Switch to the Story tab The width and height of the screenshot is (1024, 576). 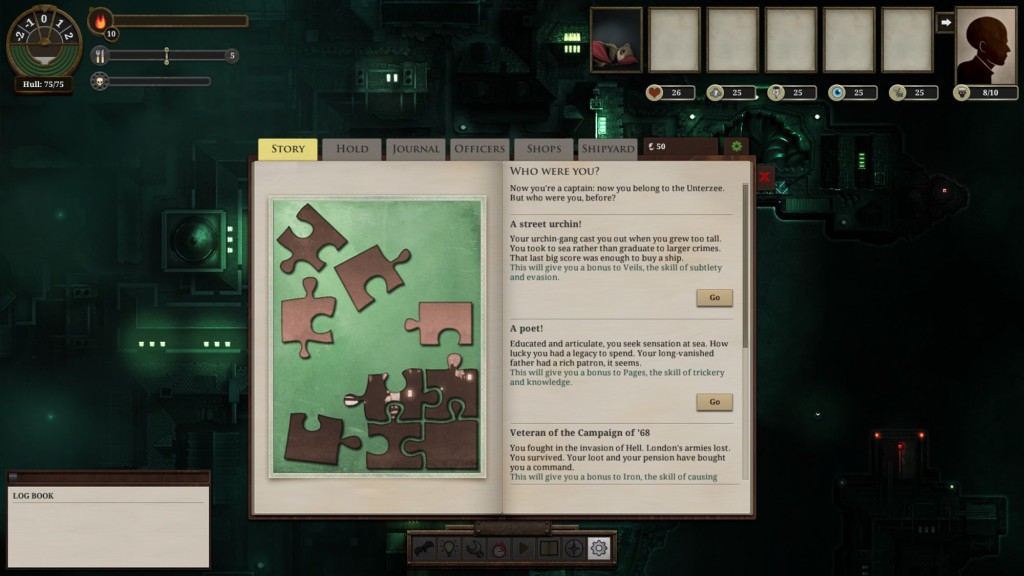coord(288,149)
